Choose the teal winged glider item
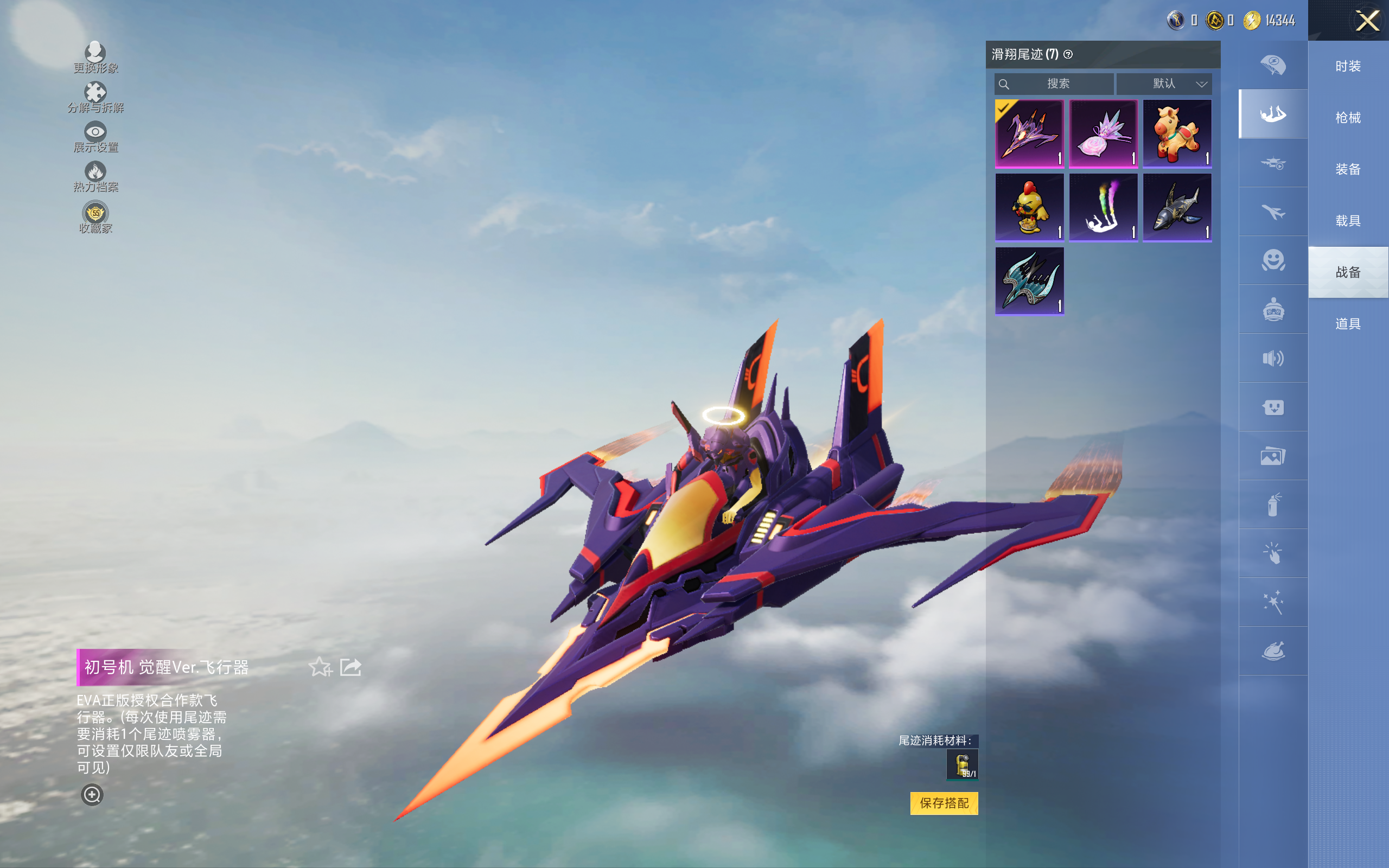Image resolution: width=1389 pixels, height=868 pixels. 1029,280
